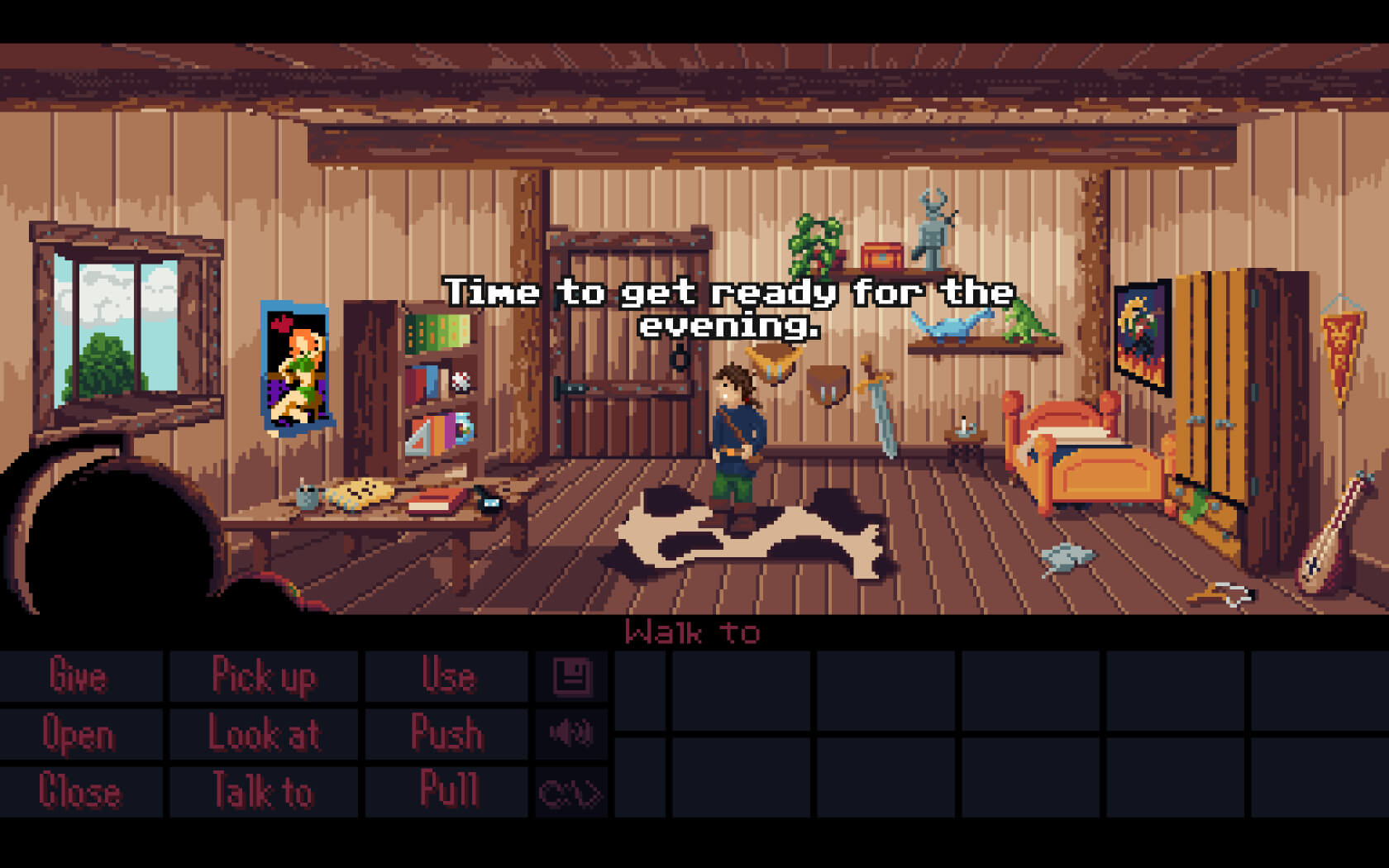The height and width of the screenshot is (868, 1389).
Task: Click the icon below the speaker icon
Action: tap(570, 793)
